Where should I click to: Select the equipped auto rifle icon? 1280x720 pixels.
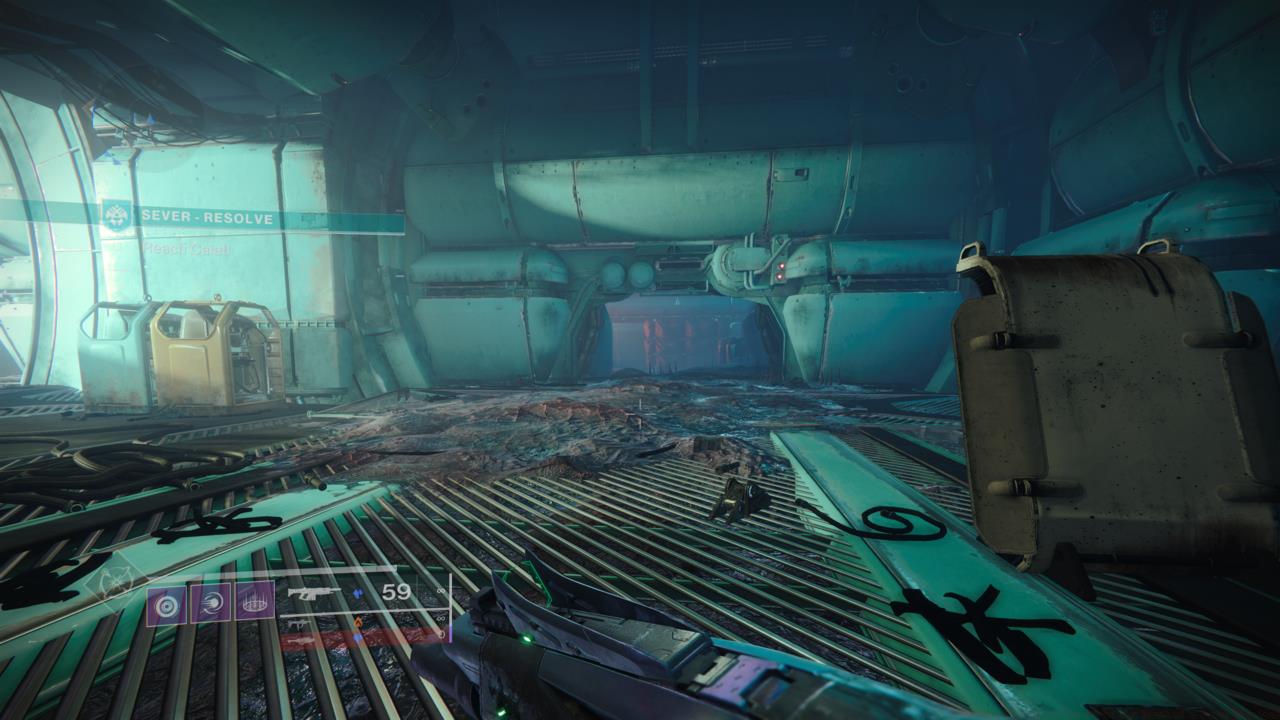315,593
